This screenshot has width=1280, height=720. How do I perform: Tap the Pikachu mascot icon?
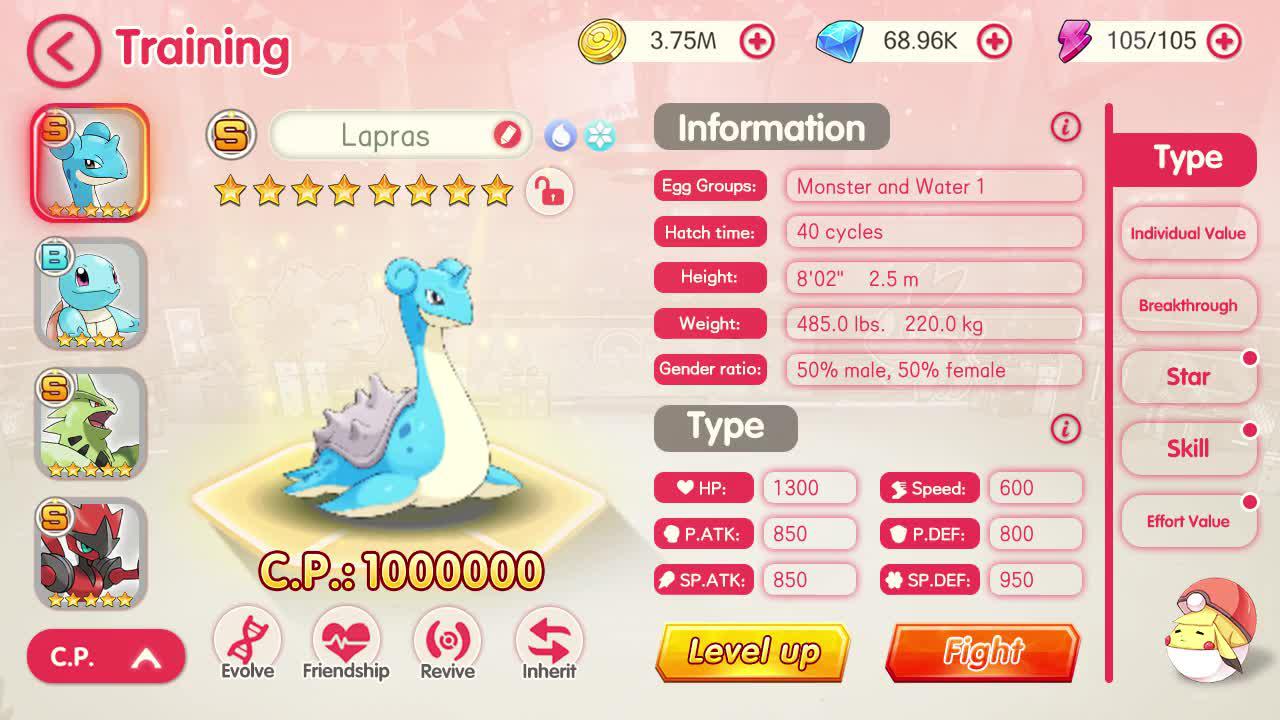[x=1212, y=630]
